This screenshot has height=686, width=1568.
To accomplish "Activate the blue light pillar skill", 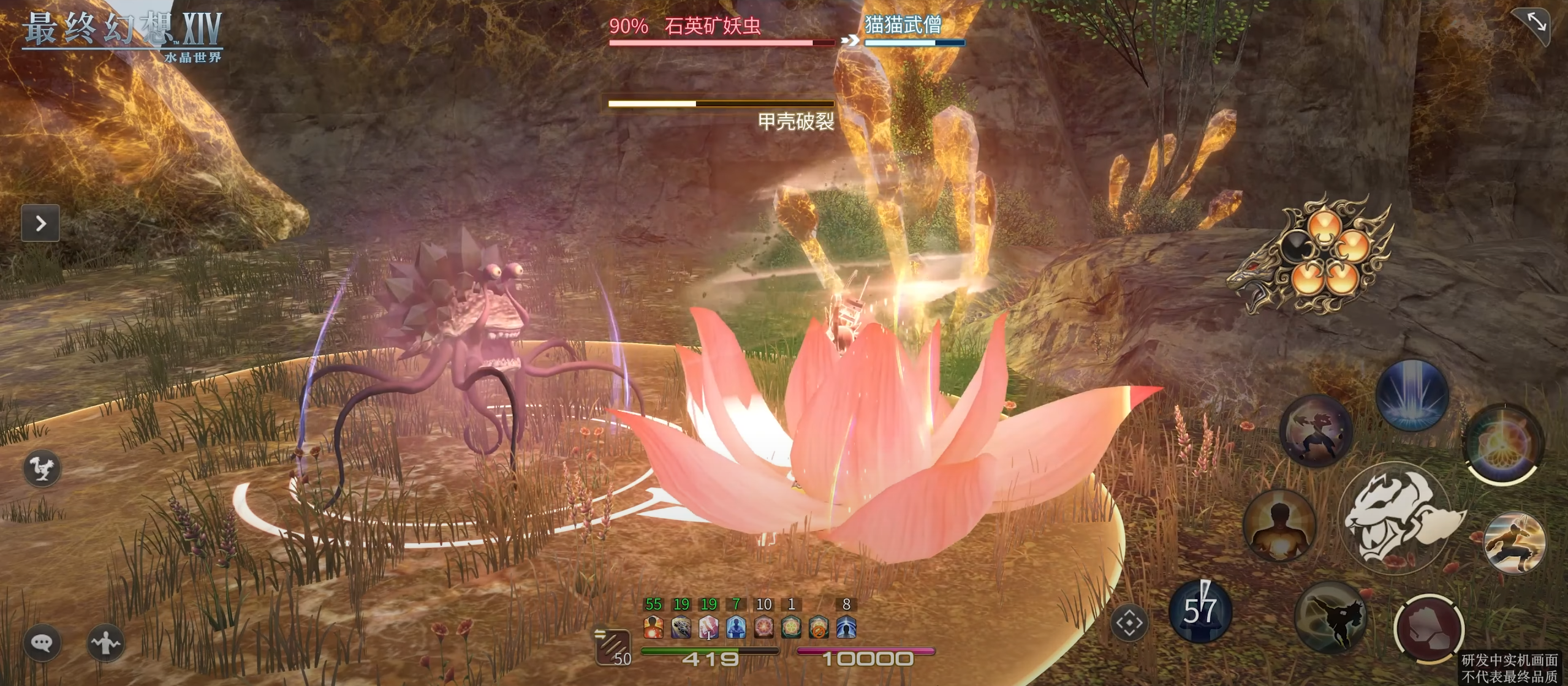I will pyautogui.click(x=1412, y=395).
